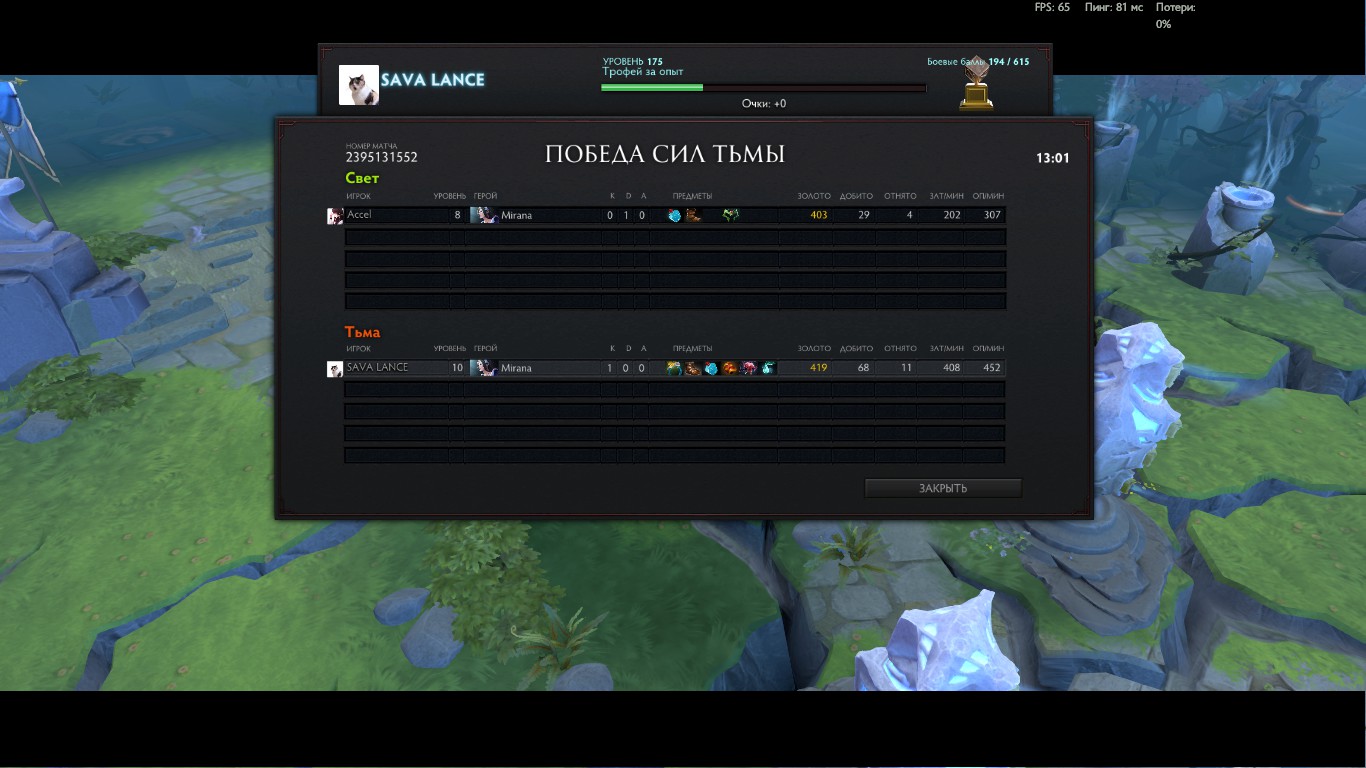Inspect SAVA LANCE's last teal item icon
The width and height of the screenshot is (1366, 768).
[768, 368]
